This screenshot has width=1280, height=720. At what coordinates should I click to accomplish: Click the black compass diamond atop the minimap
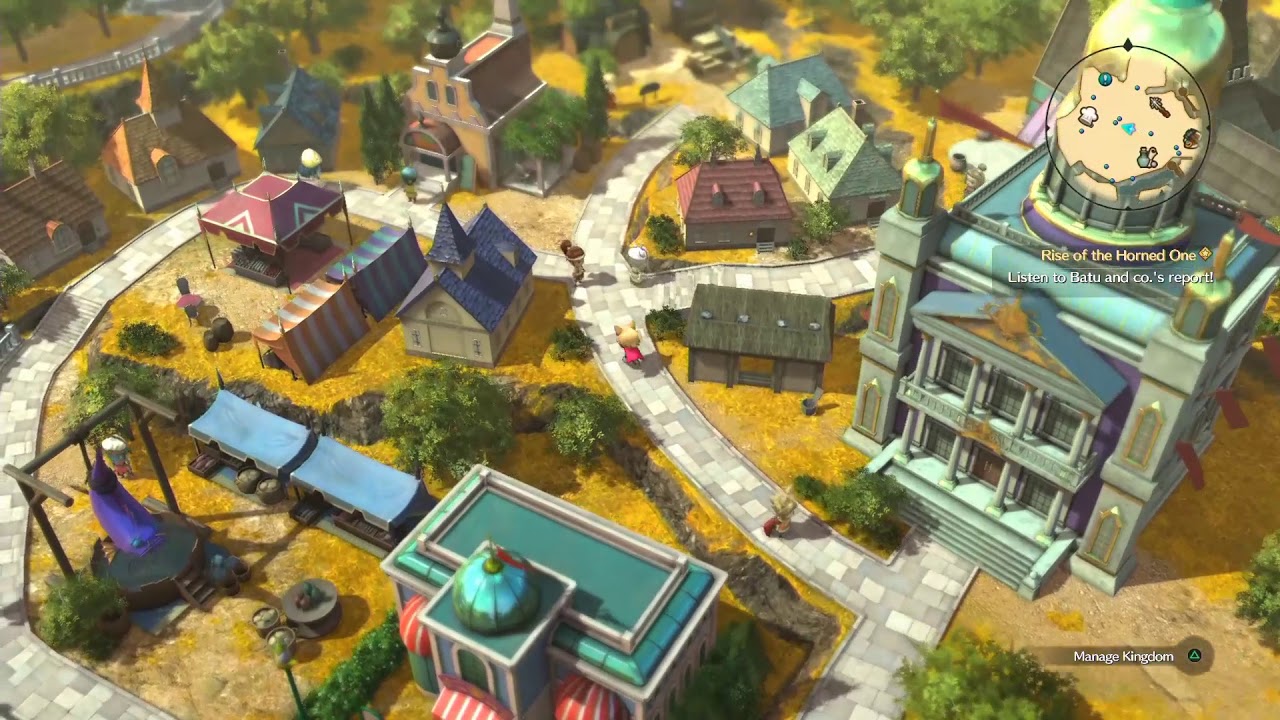tap(1127, 45)
